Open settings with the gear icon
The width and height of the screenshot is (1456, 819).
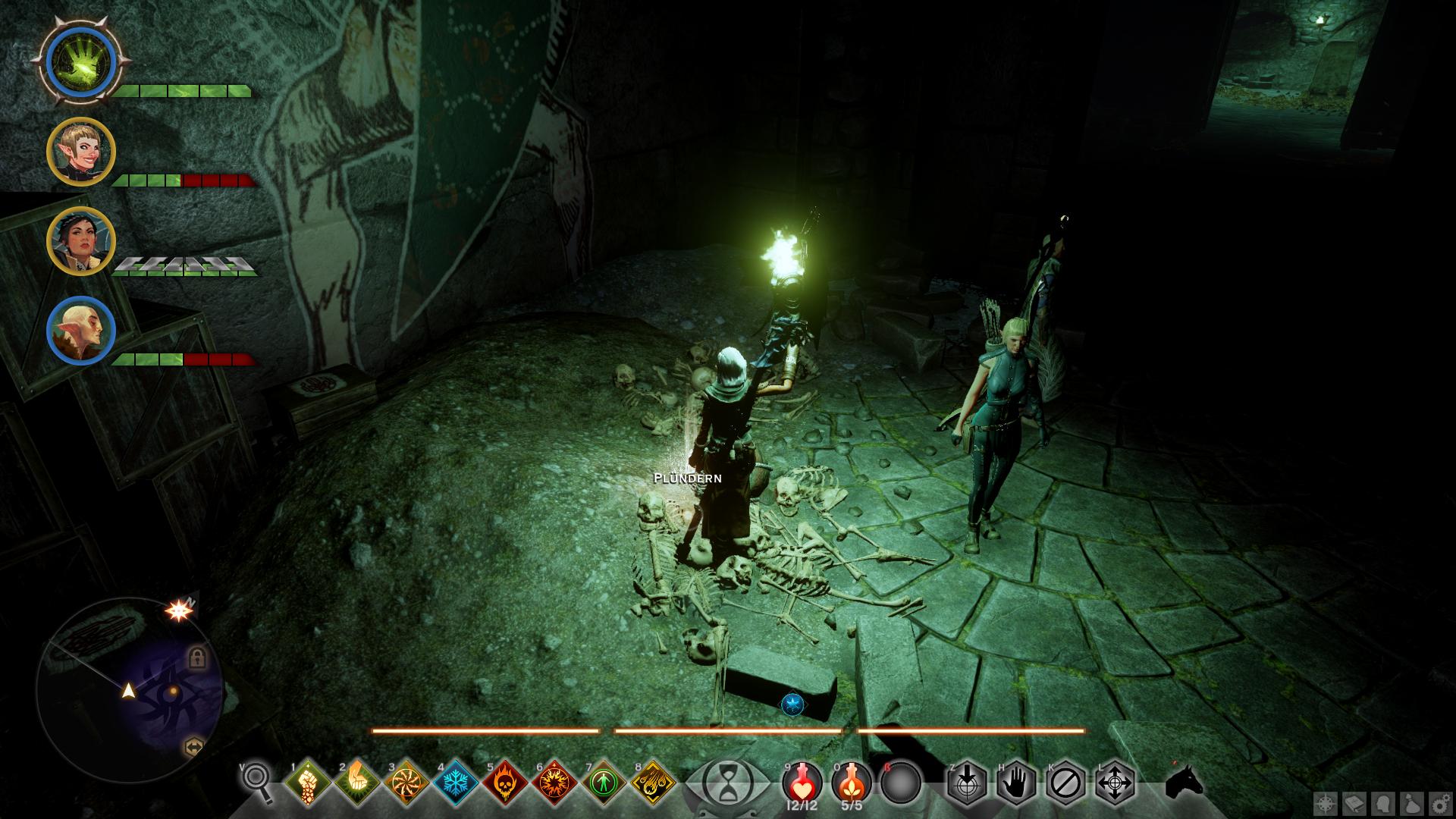click(x=1438, y=804)
